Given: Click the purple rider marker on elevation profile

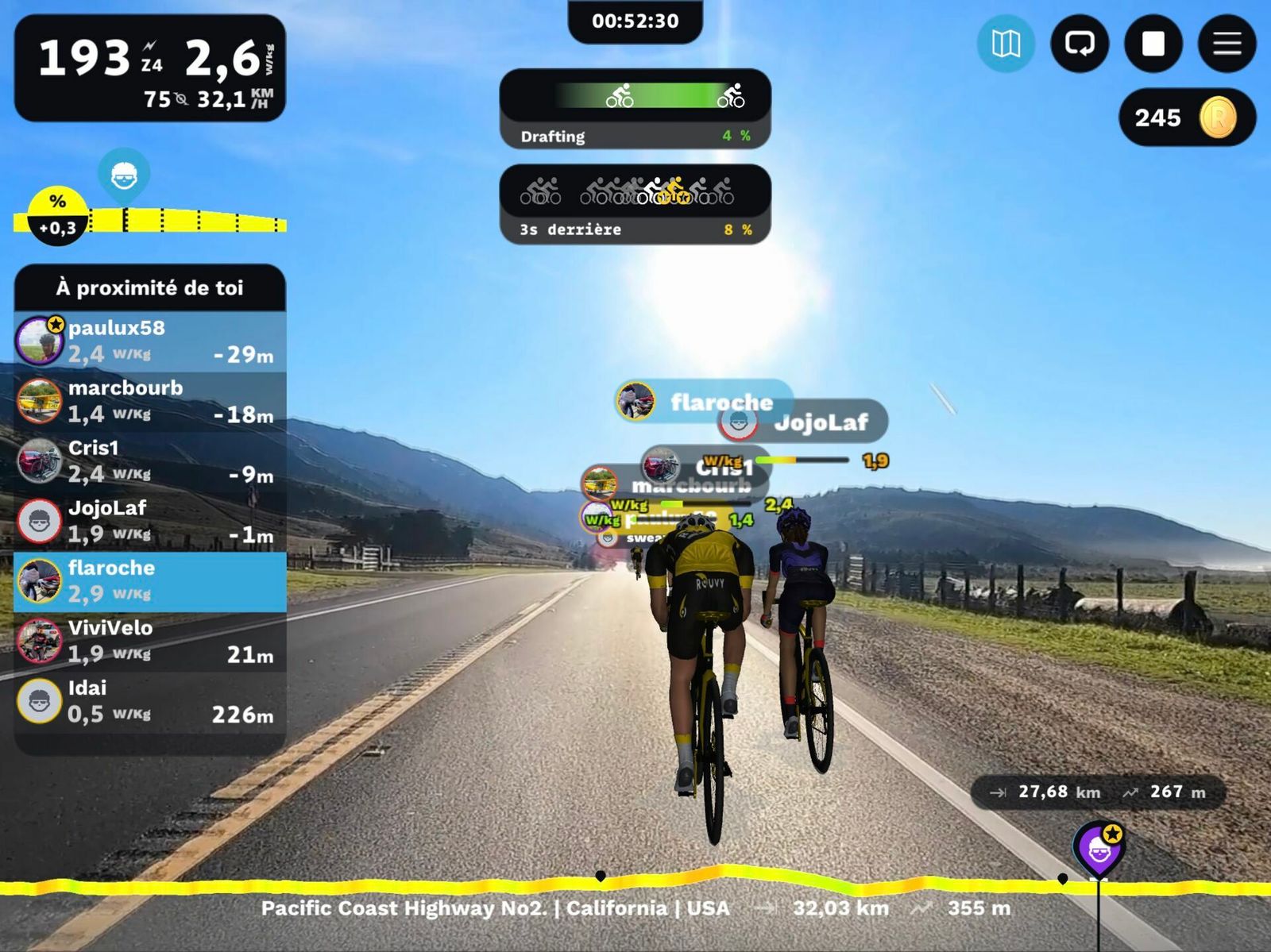Looking at the screenshot, I should 1099,849.
